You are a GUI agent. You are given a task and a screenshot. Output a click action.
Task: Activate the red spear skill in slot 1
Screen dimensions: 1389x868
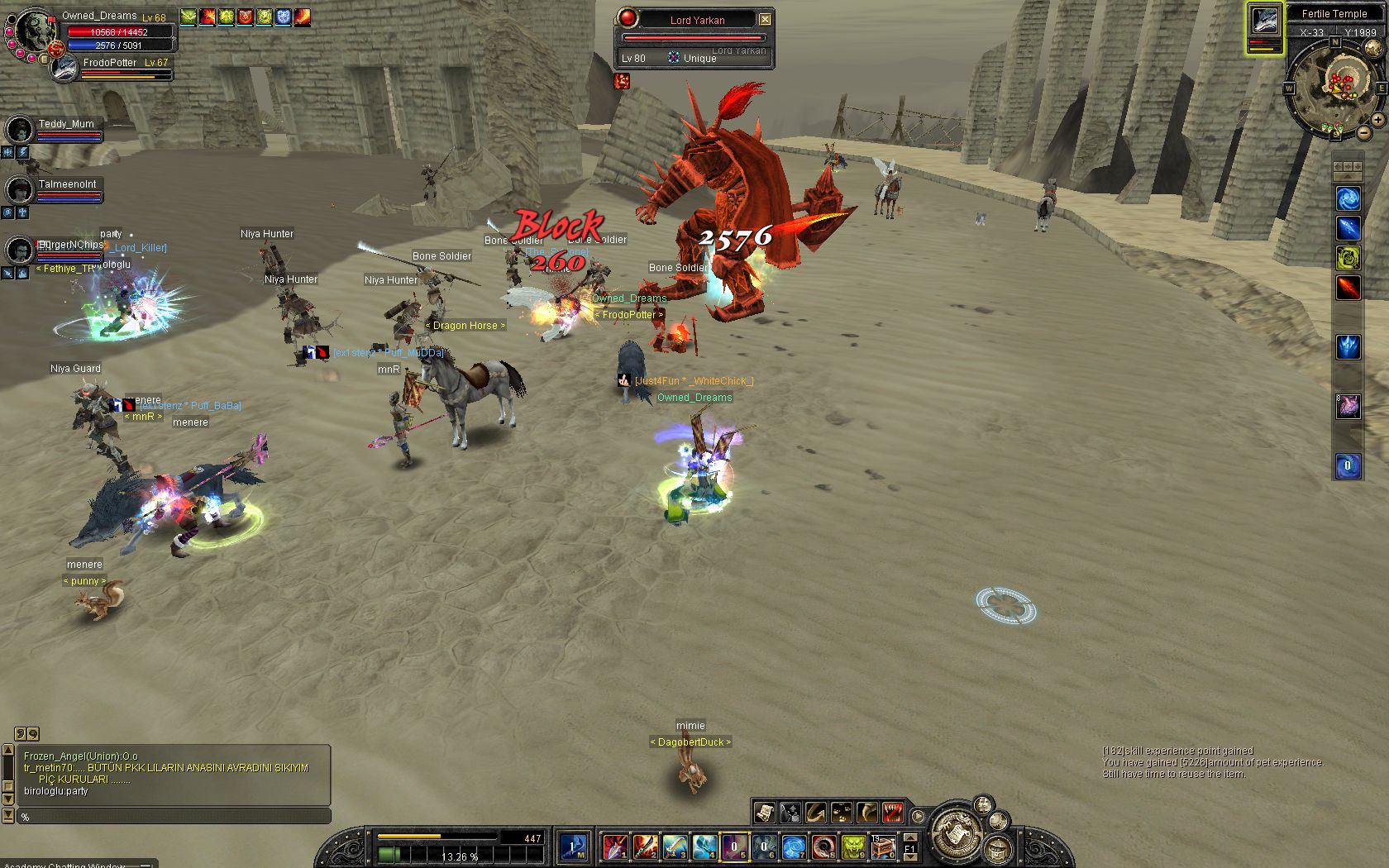coord(614,847)
